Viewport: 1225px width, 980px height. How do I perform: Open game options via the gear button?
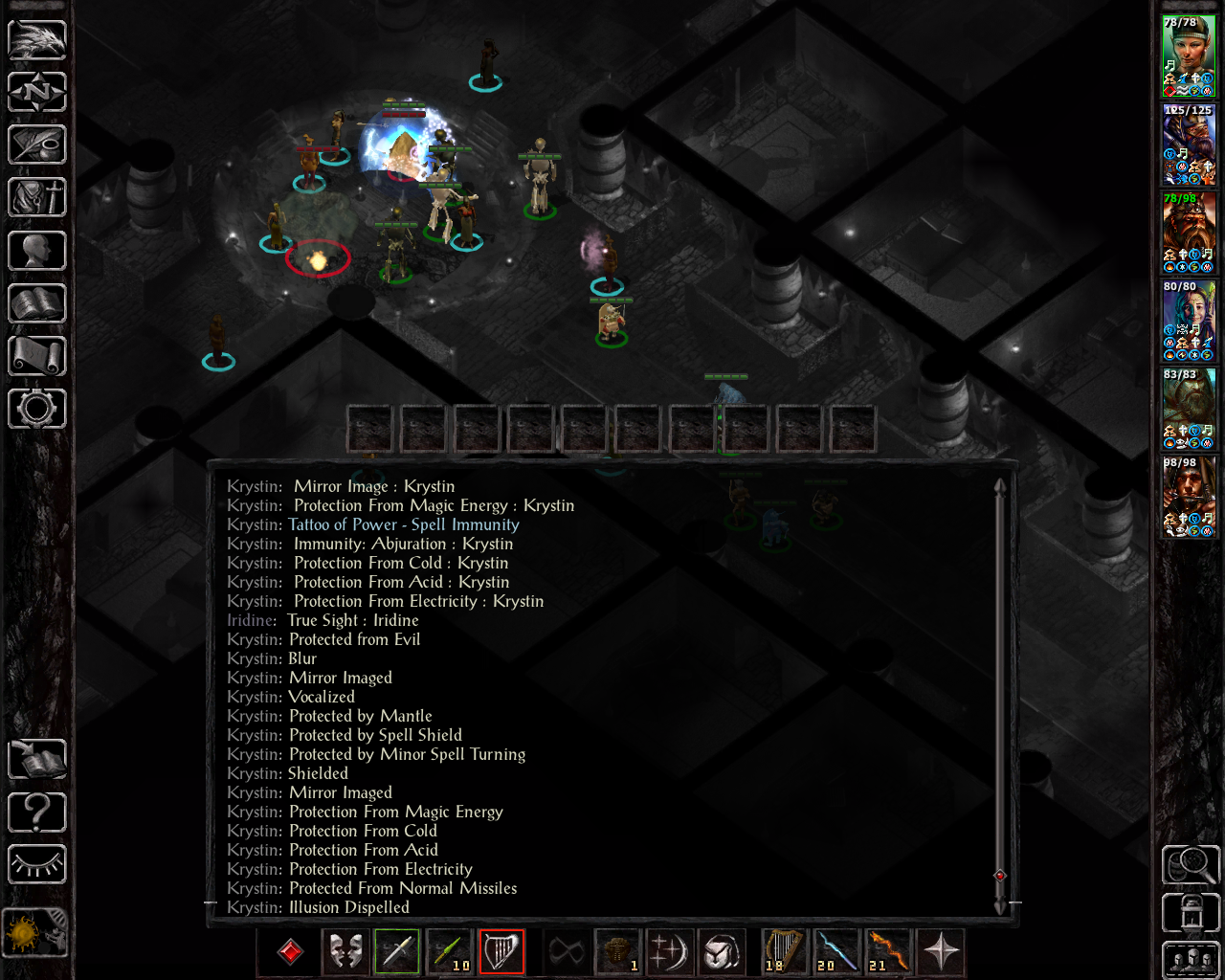pos(37,409)
